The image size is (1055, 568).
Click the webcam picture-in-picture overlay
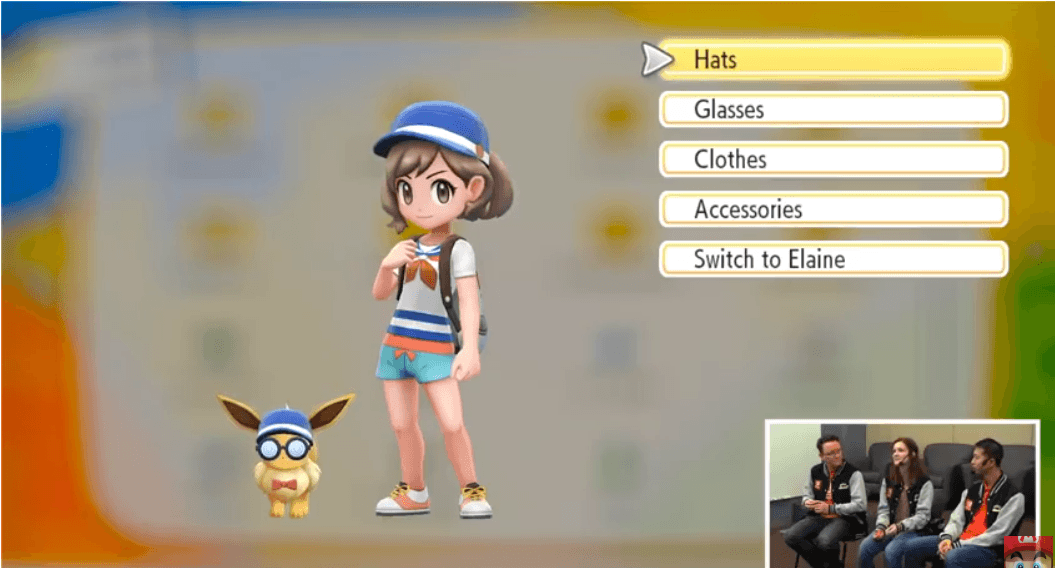tap(902, 494)
